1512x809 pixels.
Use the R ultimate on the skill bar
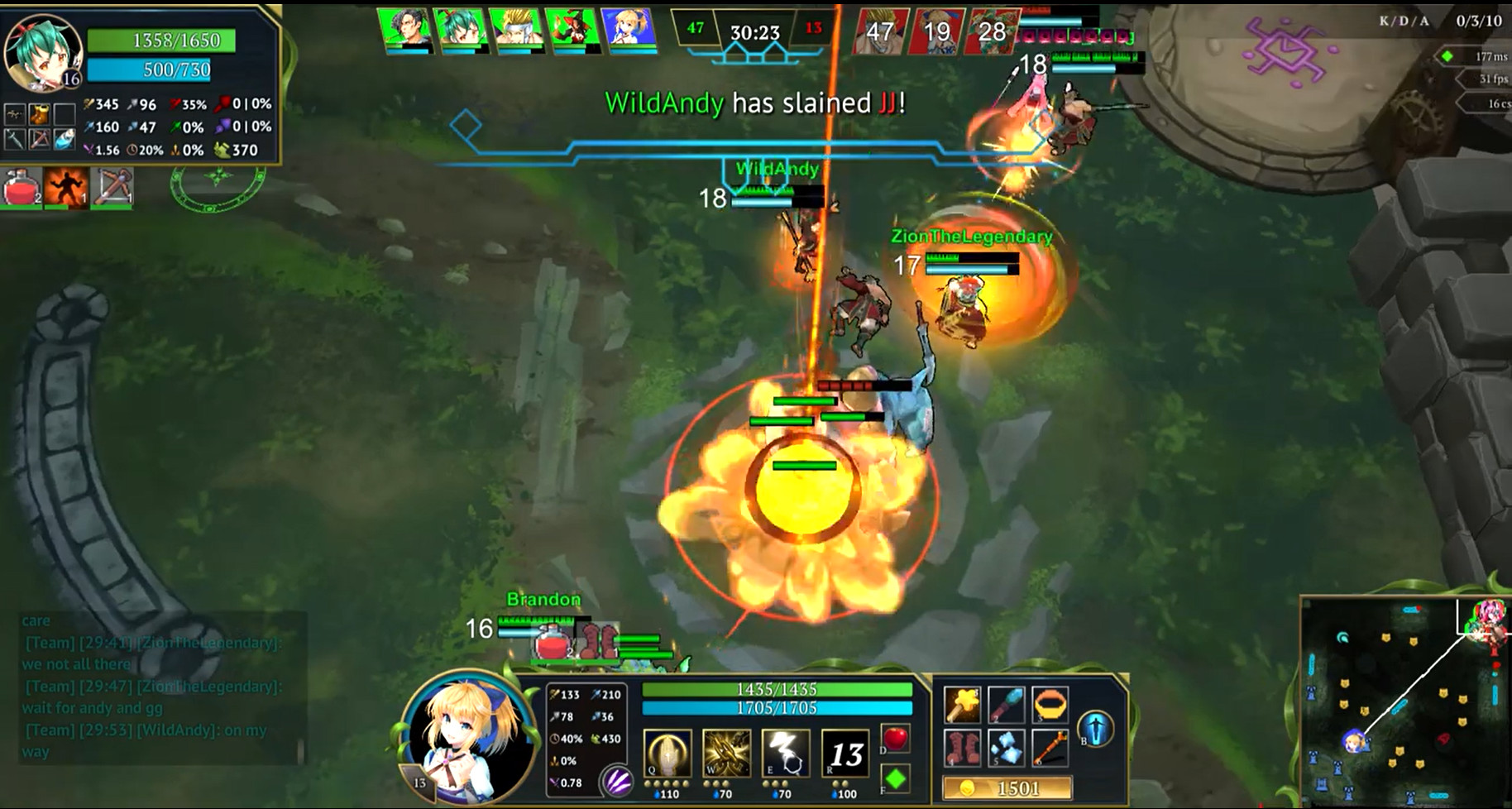pos(845,753)
